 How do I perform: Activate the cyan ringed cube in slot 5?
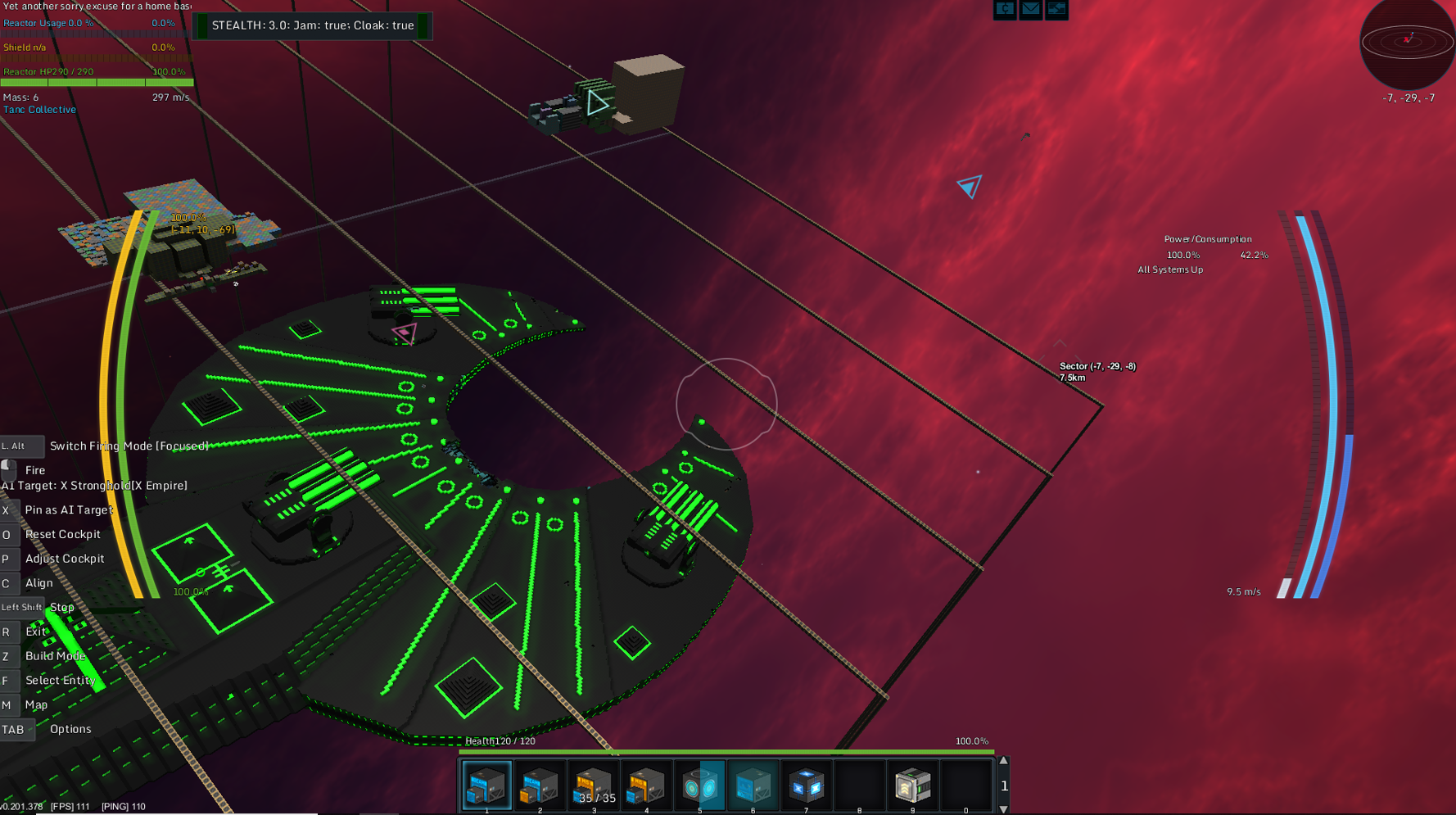click(699, 785)
